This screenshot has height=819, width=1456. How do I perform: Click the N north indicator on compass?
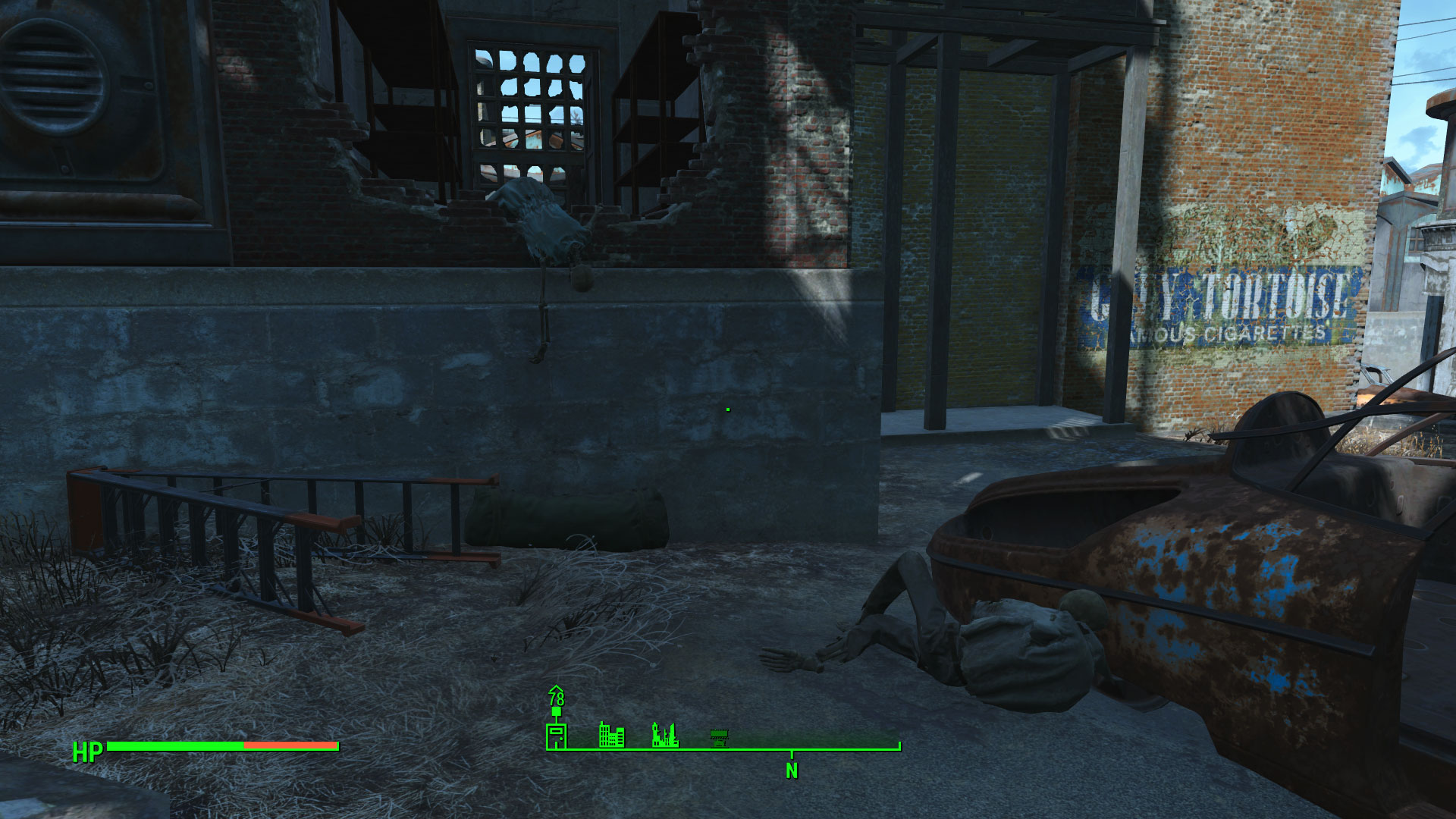[x=792, y=770]
